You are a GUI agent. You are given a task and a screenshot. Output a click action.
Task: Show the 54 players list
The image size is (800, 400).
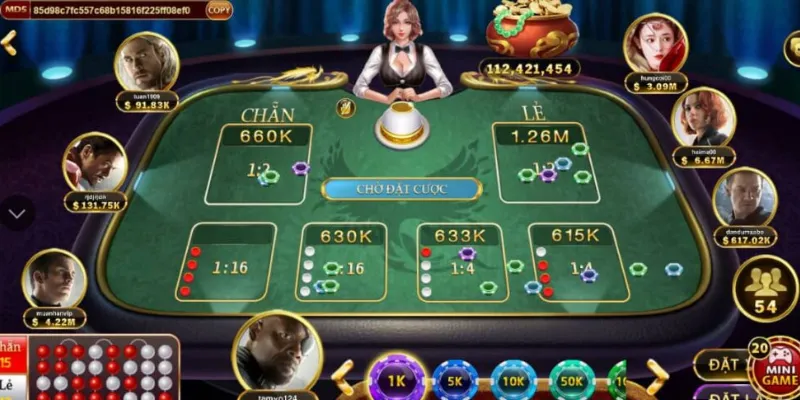tap(765, 289)
